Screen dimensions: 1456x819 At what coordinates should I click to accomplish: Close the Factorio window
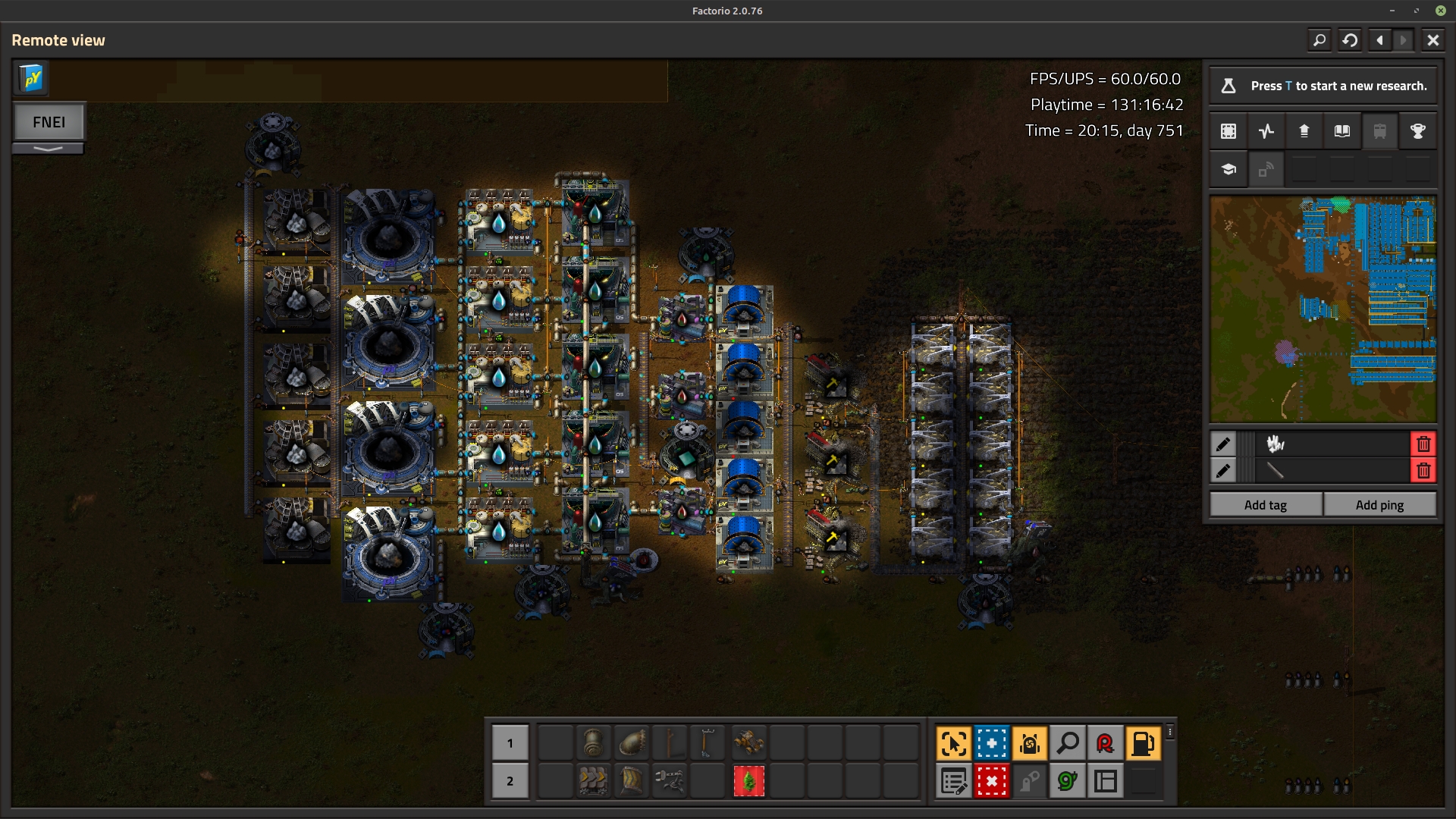[1440, 11]
